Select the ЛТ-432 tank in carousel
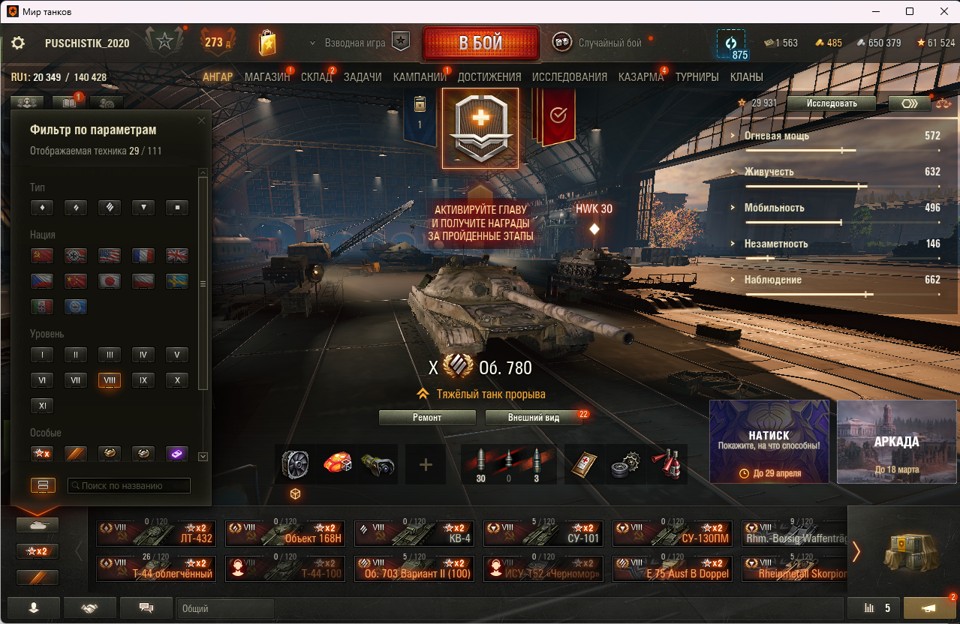Image resolution: width=960 pixels, height=624 pixels. [156, 533]
